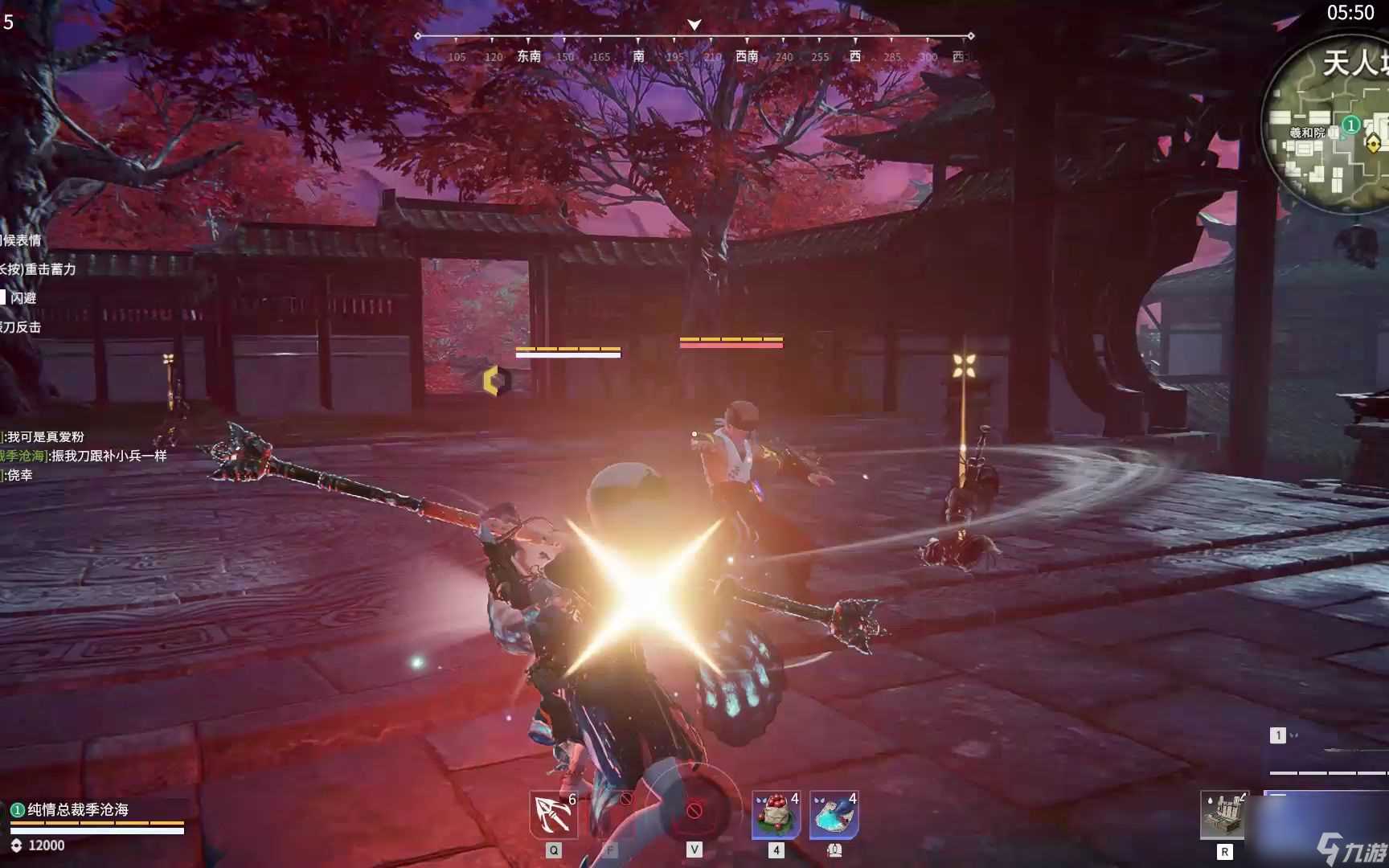1389x868 pixels.
Task: Use the food bag item bound to key 4
Action: (x=773, y=814)
